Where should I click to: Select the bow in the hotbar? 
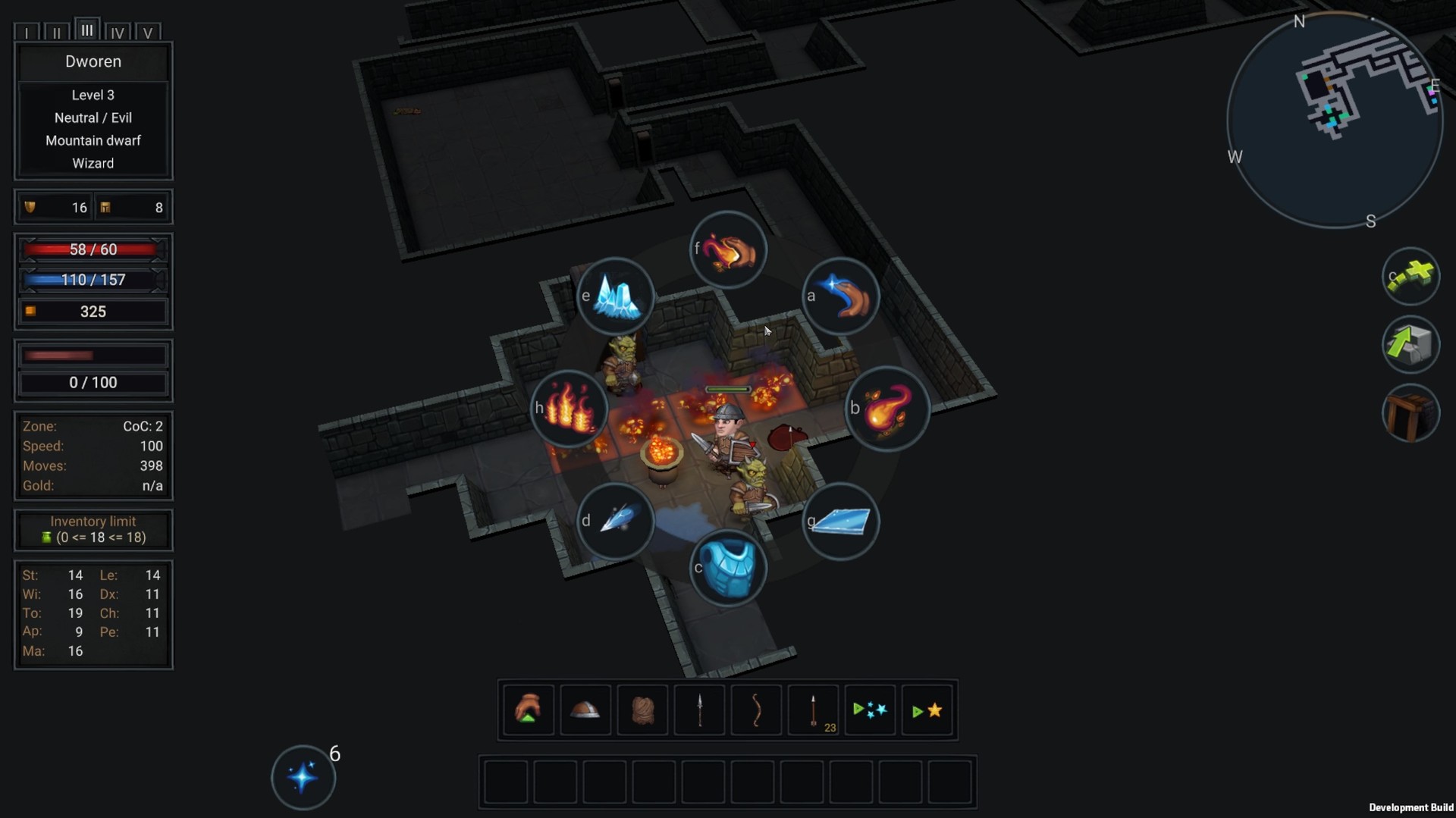tap(756, 710)
